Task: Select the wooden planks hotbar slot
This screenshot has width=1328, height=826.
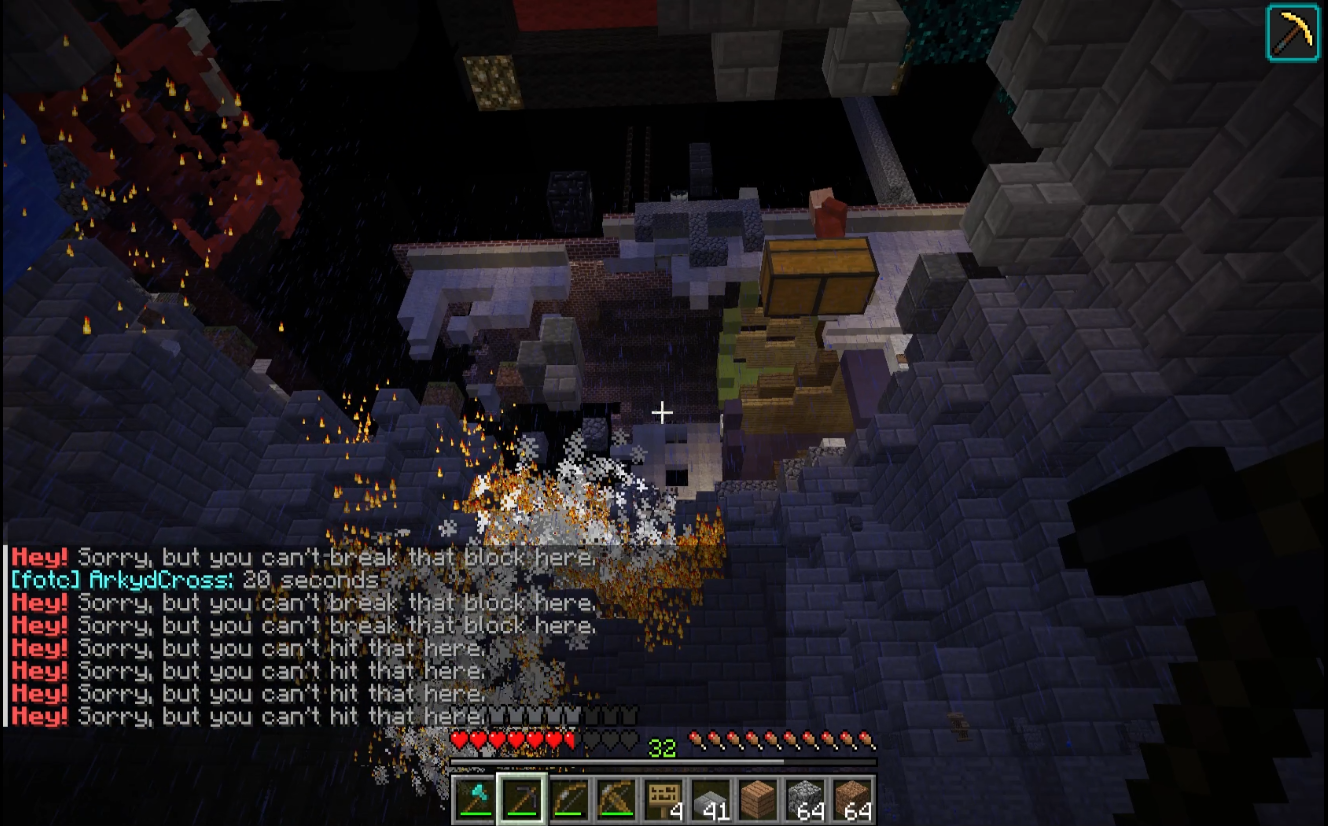Action: [x=758, y=800]
